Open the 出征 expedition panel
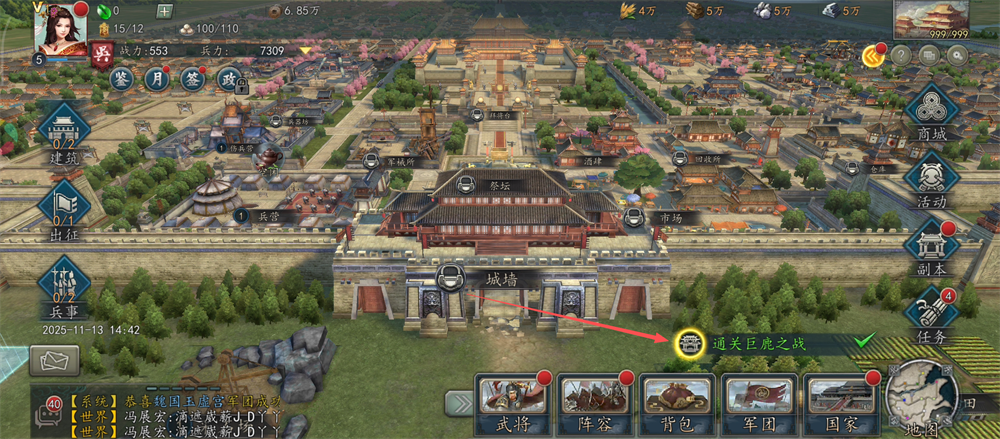 point(64,206)
